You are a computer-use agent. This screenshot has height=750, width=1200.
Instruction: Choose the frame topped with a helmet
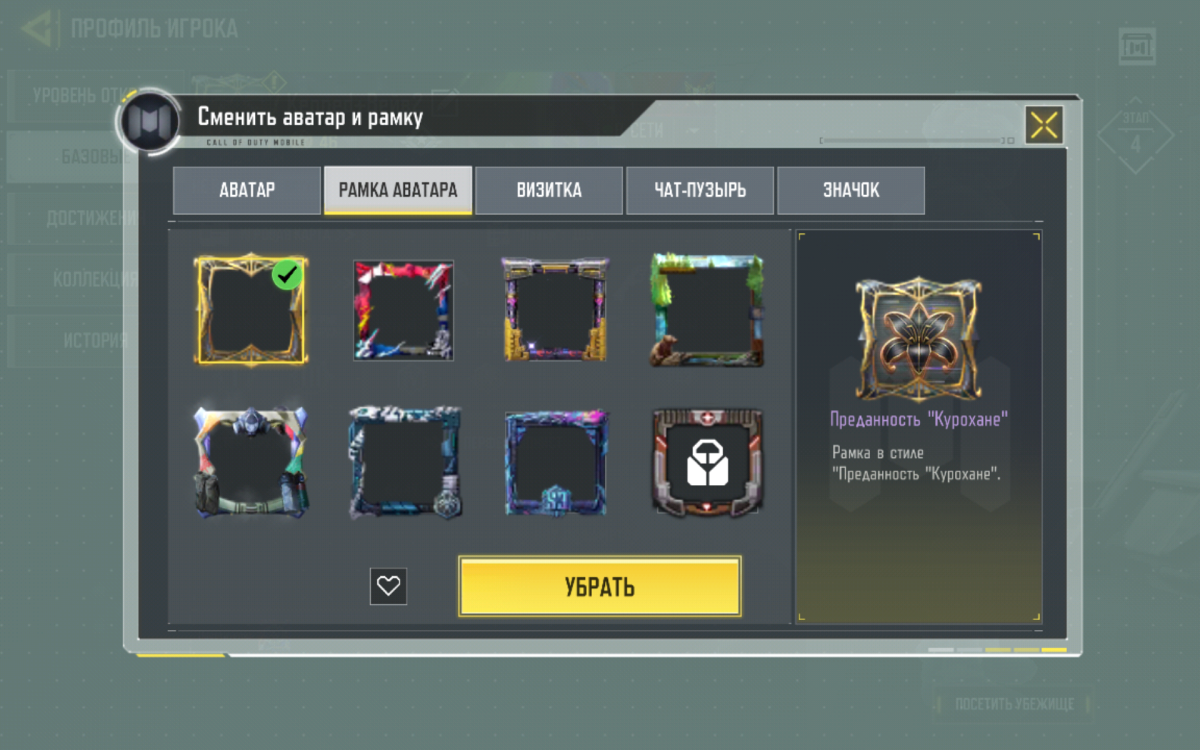point(251,461)
